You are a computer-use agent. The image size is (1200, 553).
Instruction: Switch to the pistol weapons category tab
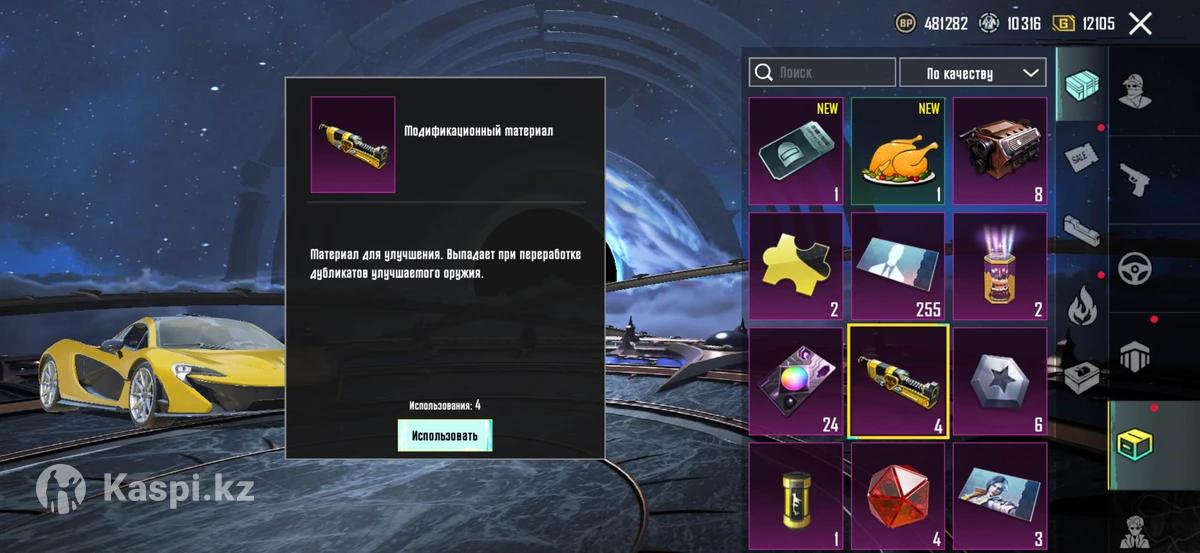coord(1135,178)
